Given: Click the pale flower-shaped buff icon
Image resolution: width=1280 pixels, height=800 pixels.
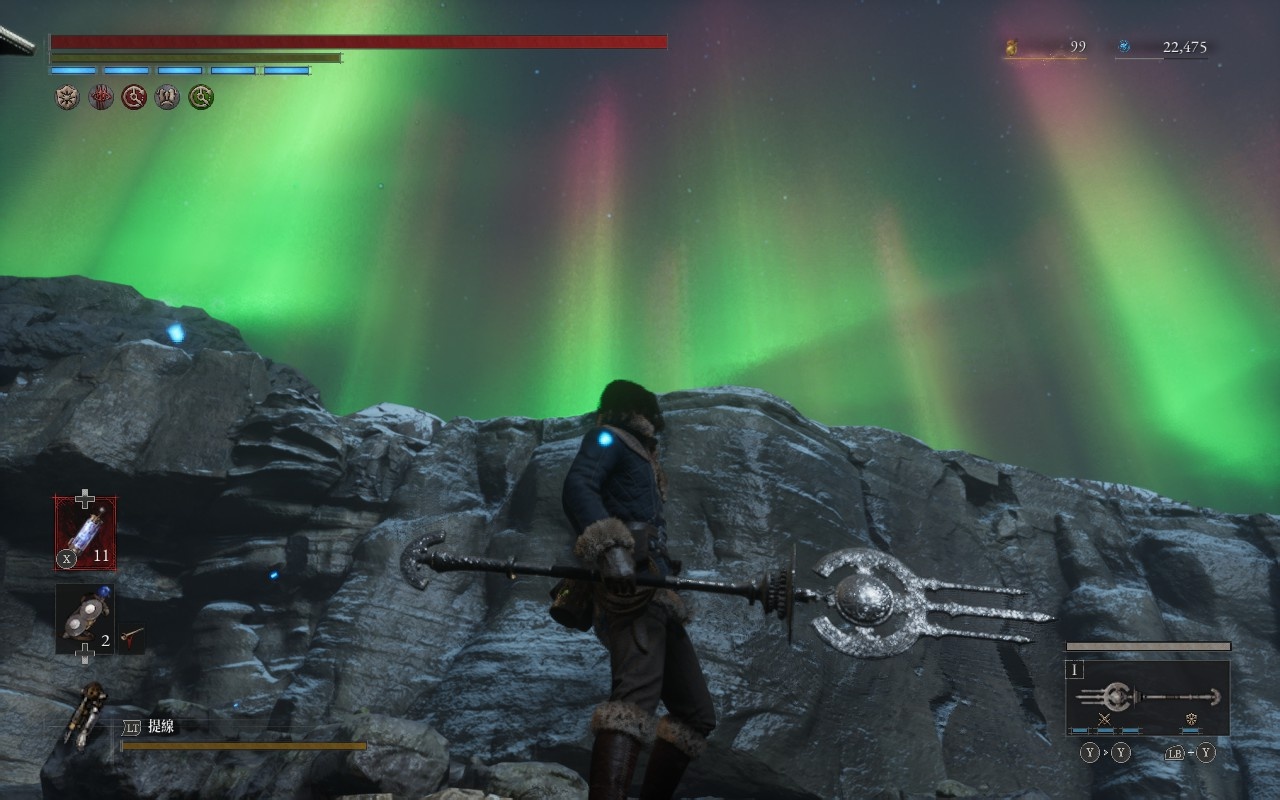Looking at the screenshot, I should [67, 97].
